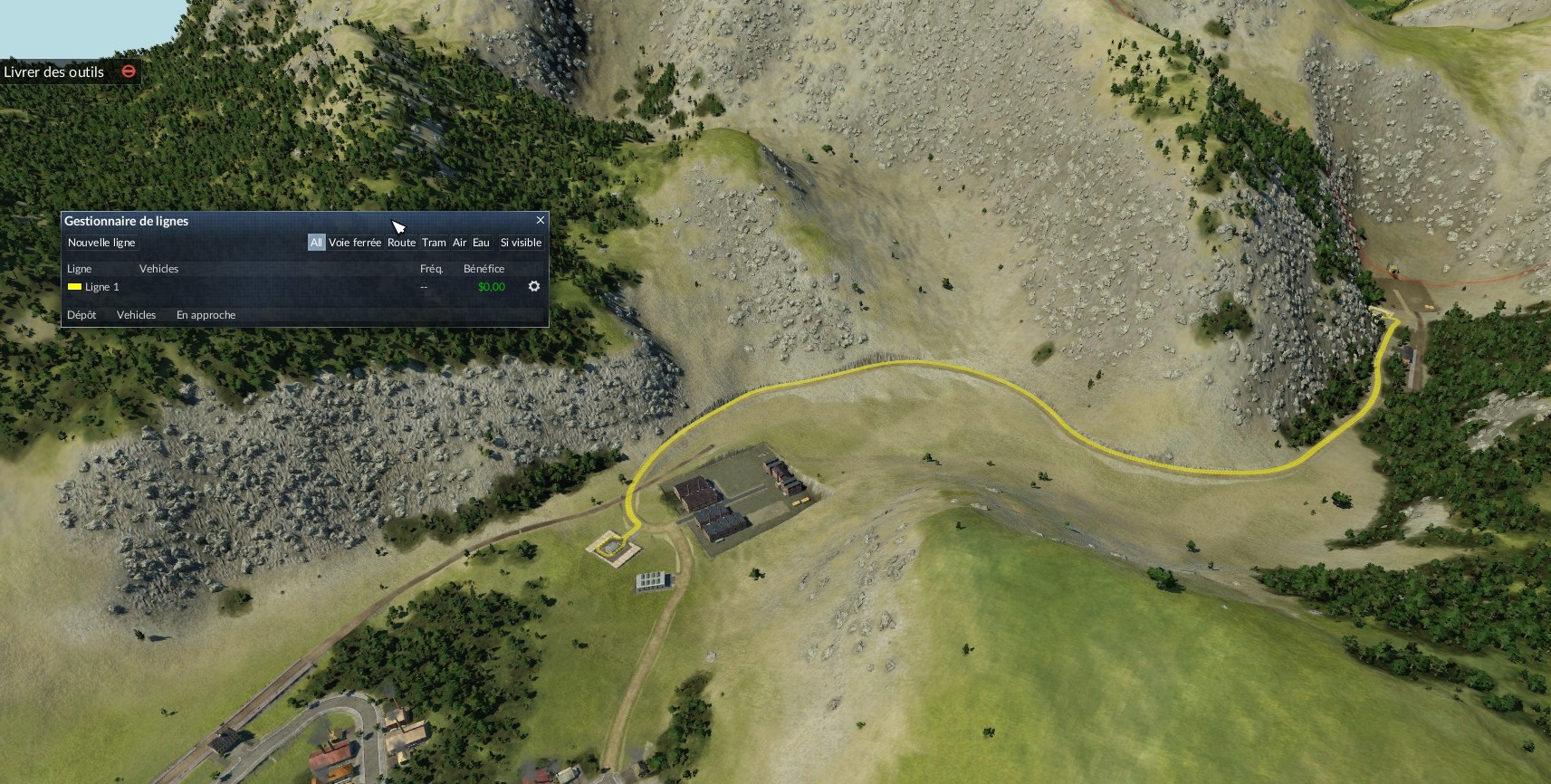Sort lines by Bénéfice column
The image size is (1551, 784).
tap(483, 269)
